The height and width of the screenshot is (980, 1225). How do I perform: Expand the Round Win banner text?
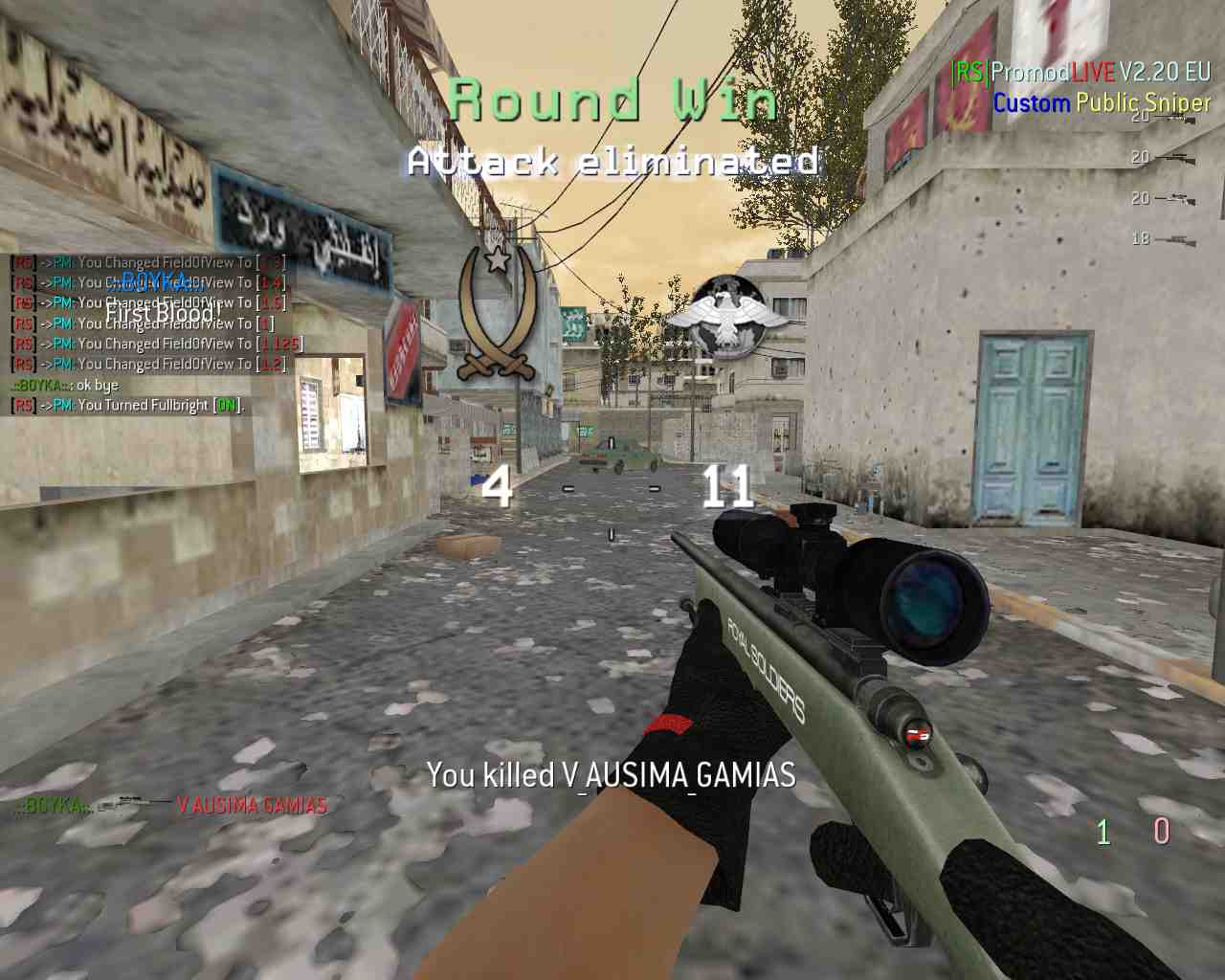pos(612,99)
